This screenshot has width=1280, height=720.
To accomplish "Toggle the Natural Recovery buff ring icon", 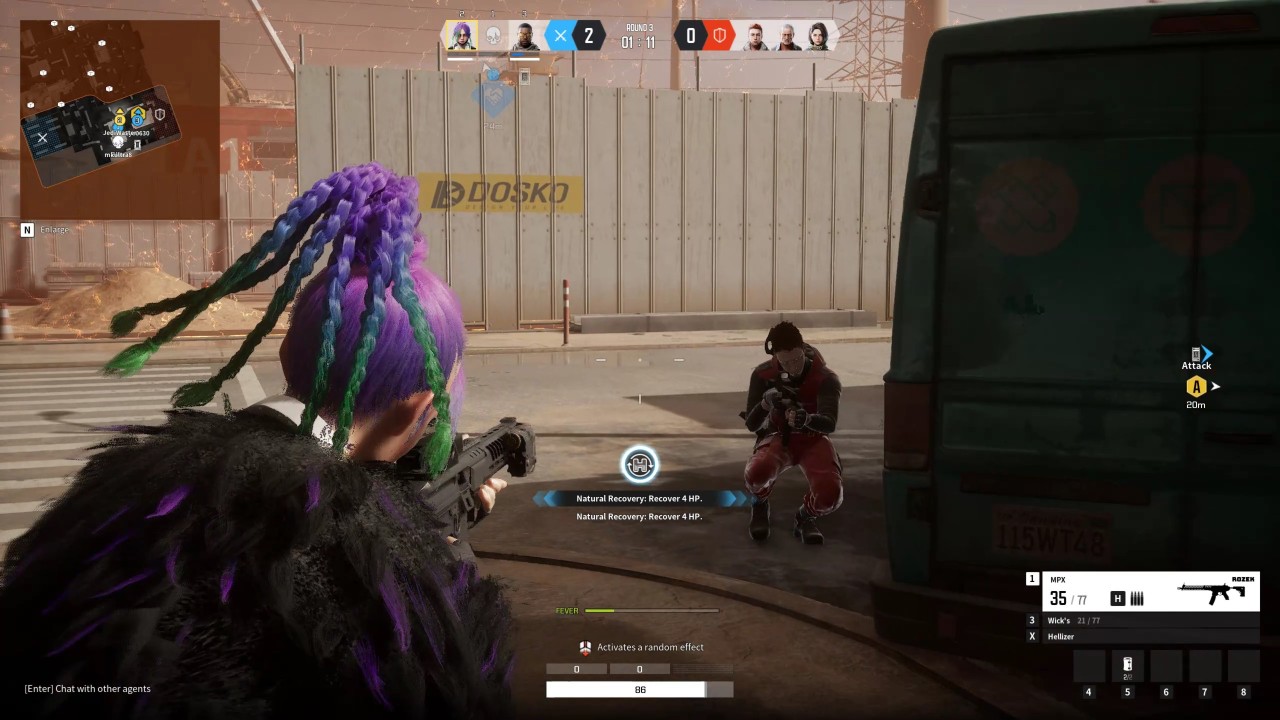I will [640, 464].
